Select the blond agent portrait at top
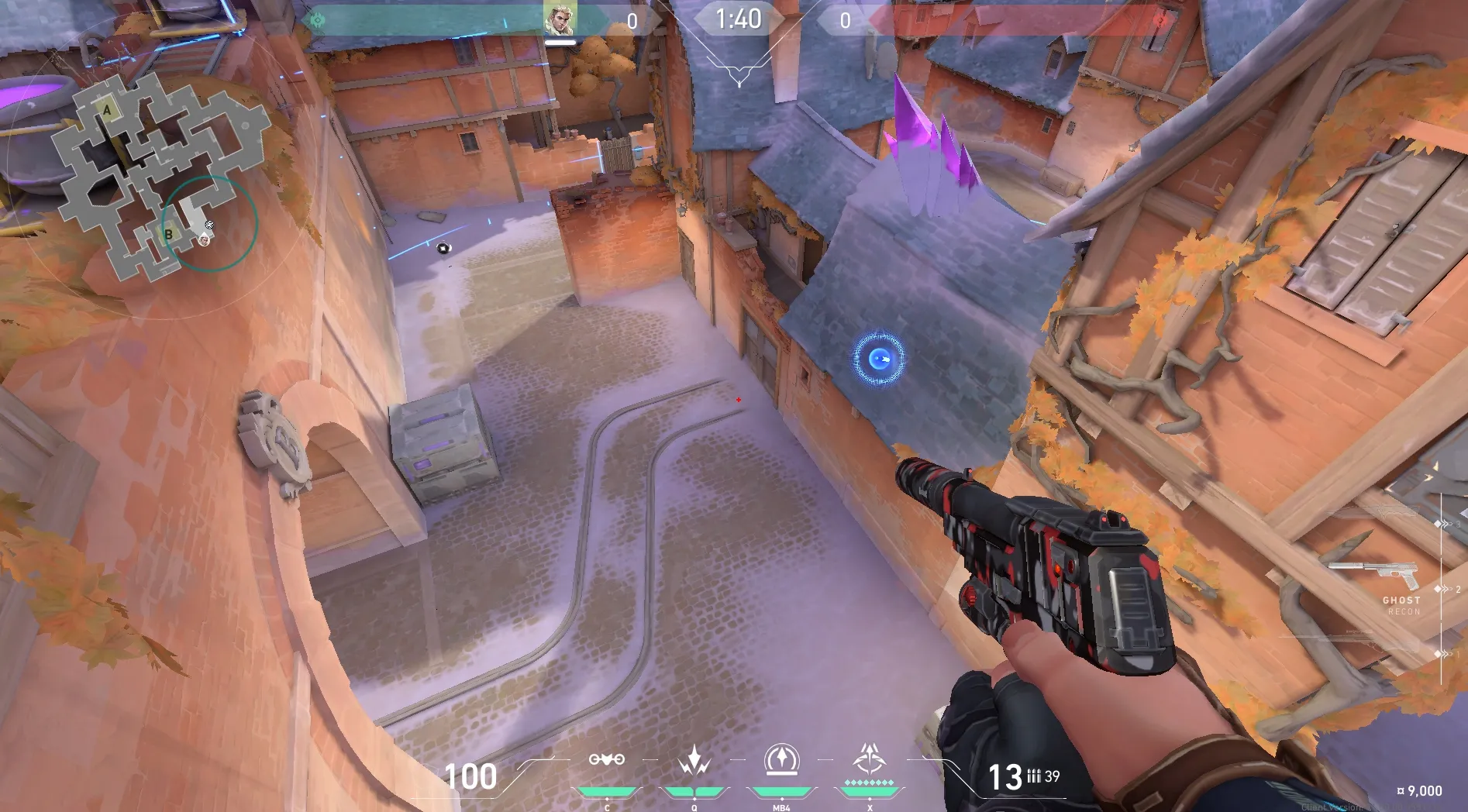This screenshot has width=1468, height=812. pyautogui.click(x=559, y=21)
